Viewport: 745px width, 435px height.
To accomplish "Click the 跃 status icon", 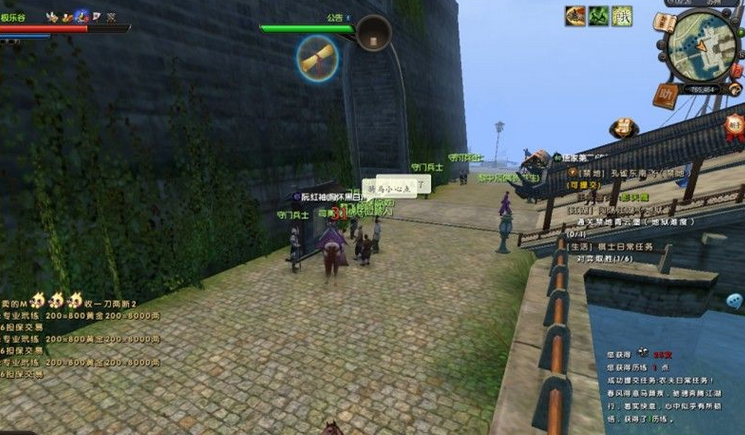I will point(622,15).
